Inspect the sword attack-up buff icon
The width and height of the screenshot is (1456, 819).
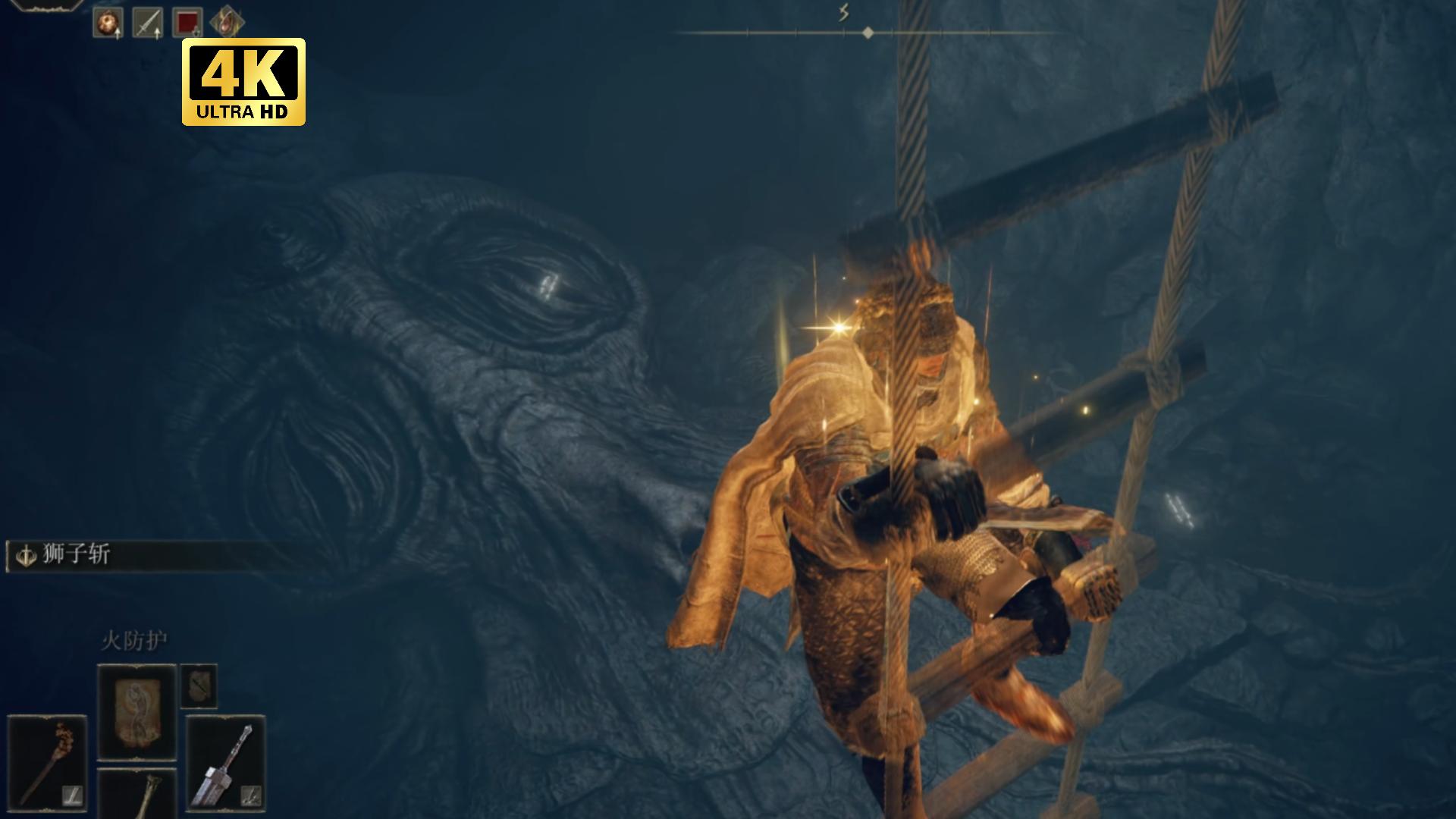[x=147, y=23]
